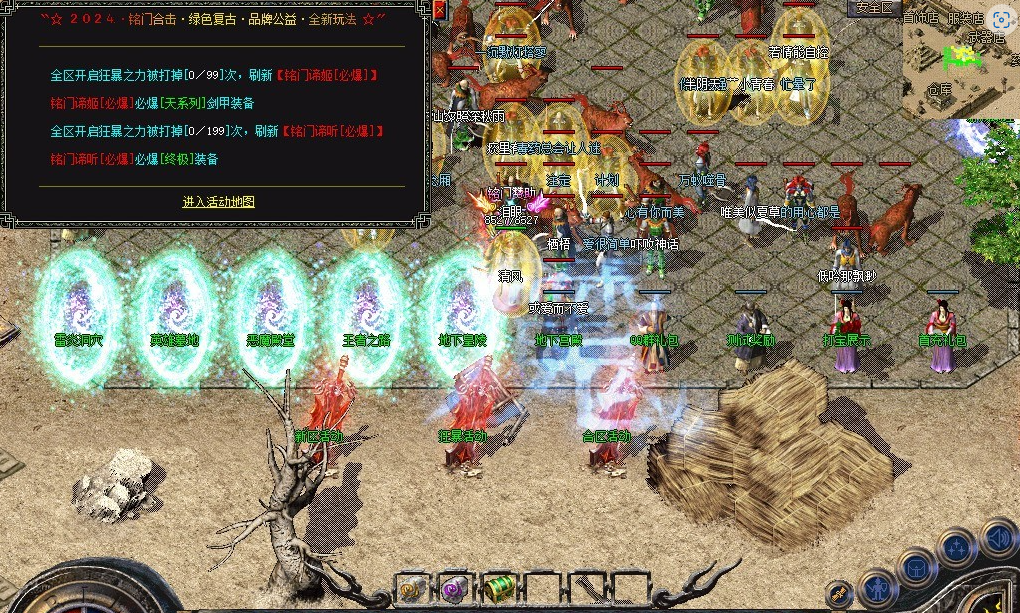
Task: Use the purple scroll hotbar slot
Action: coord(456,588)
